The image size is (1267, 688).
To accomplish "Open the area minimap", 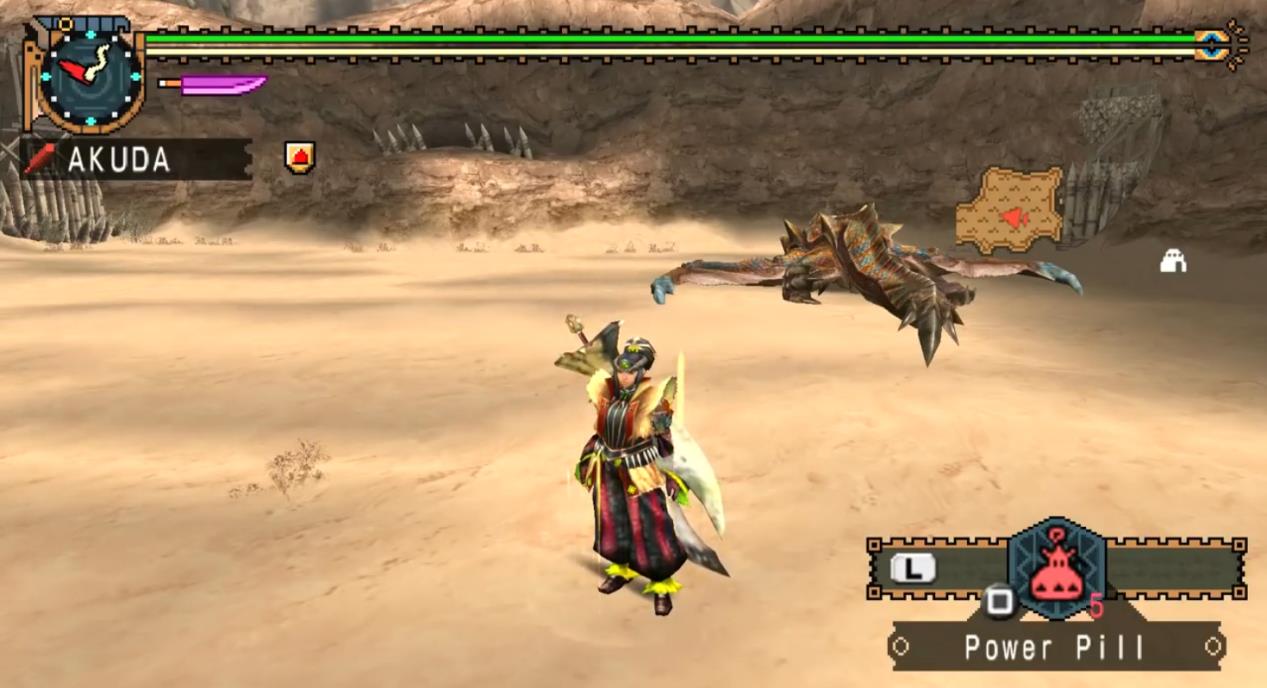I will (x=1009, y=210).
